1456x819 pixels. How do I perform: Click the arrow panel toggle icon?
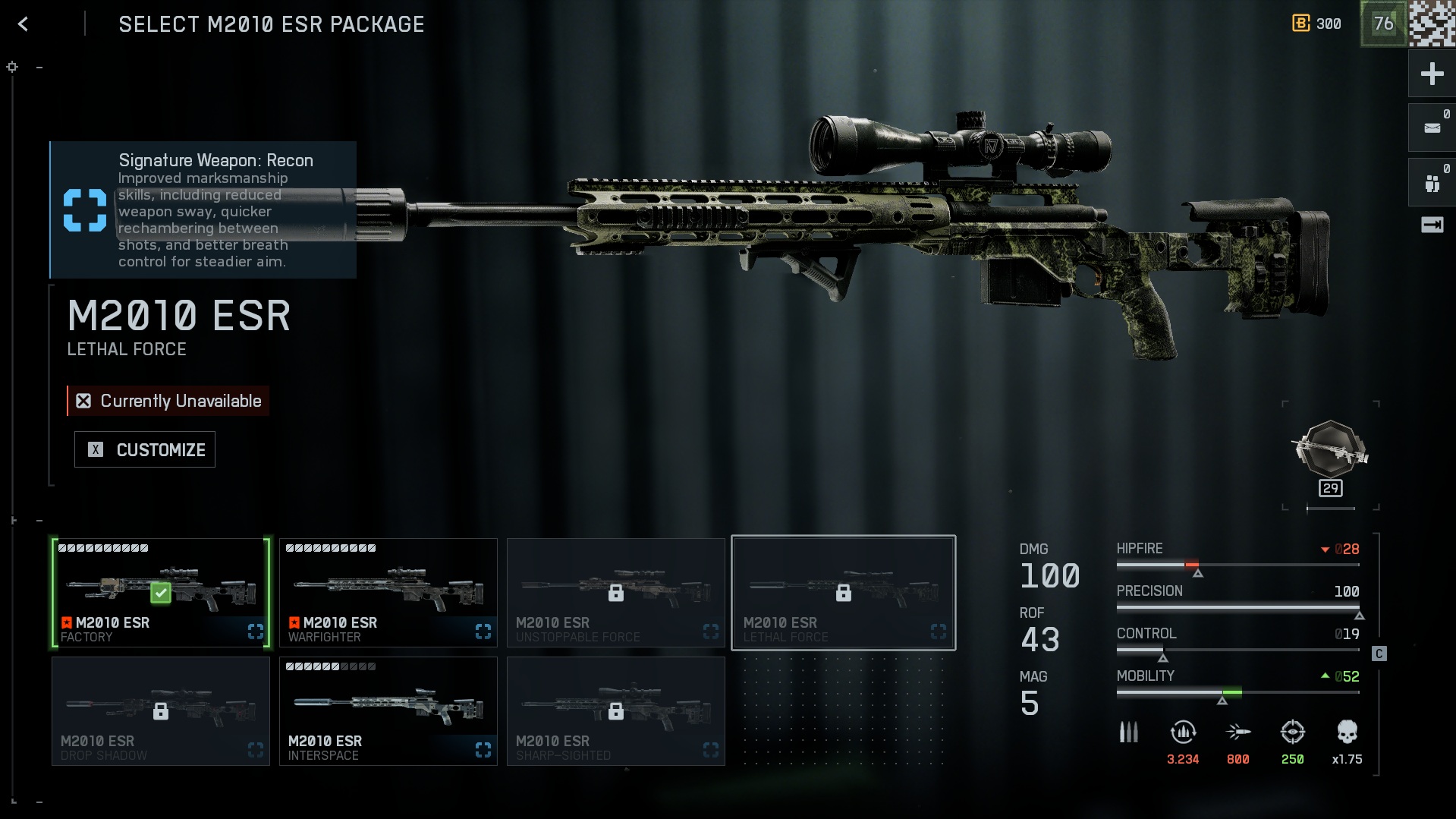[1432, 225]
